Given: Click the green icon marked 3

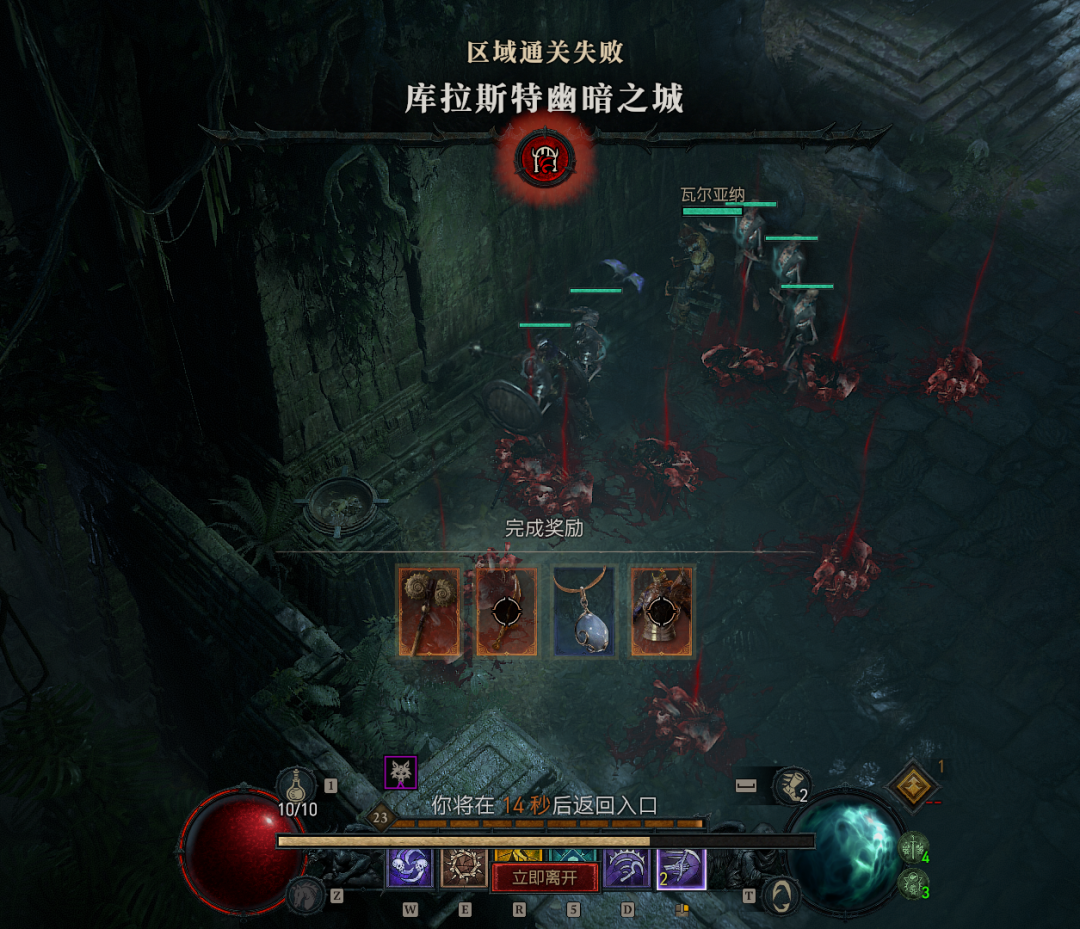Looking at the screenshot, I should coord(912,883).
